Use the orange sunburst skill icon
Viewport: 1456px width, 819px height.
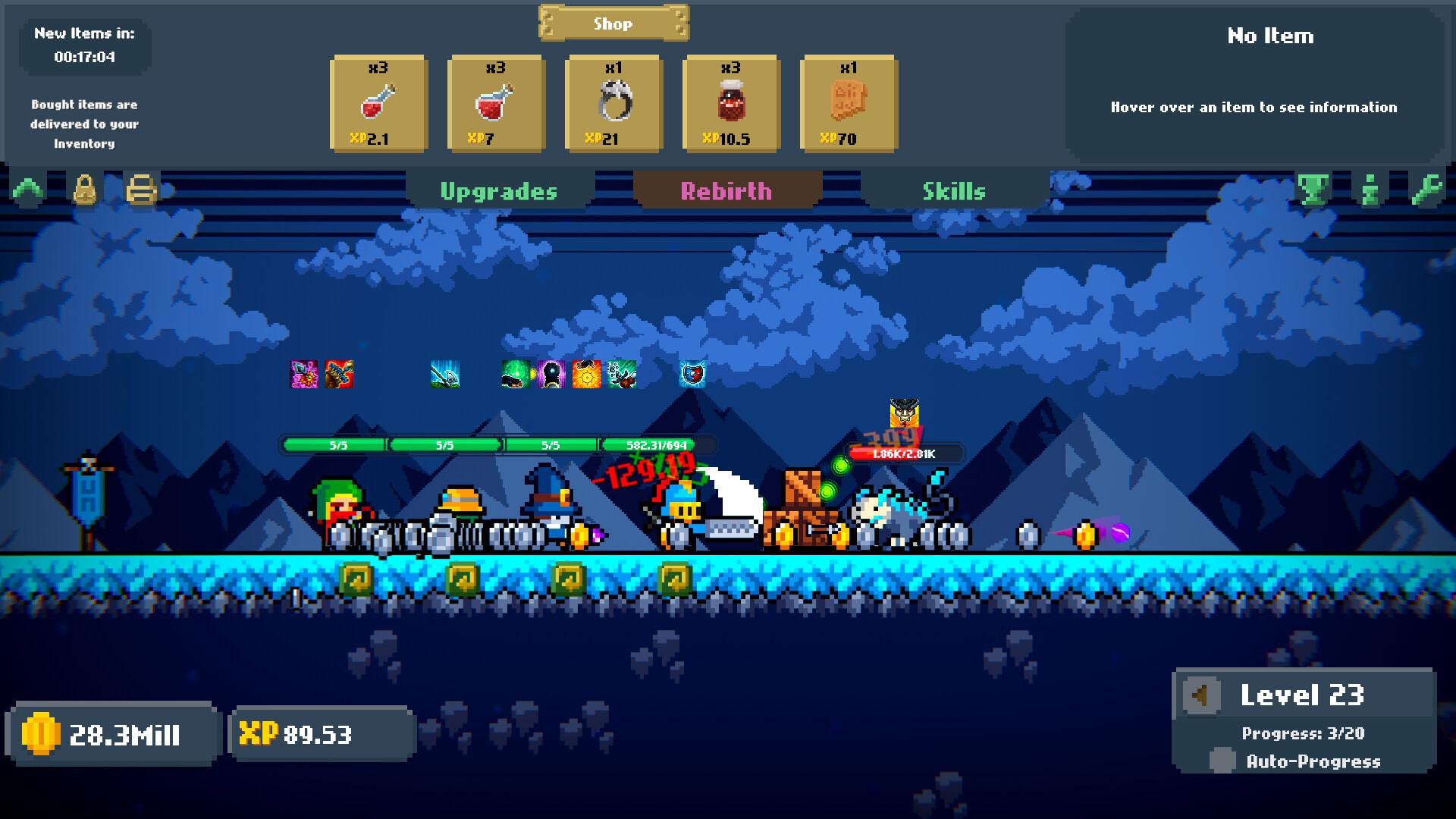[x=586, y=374]
